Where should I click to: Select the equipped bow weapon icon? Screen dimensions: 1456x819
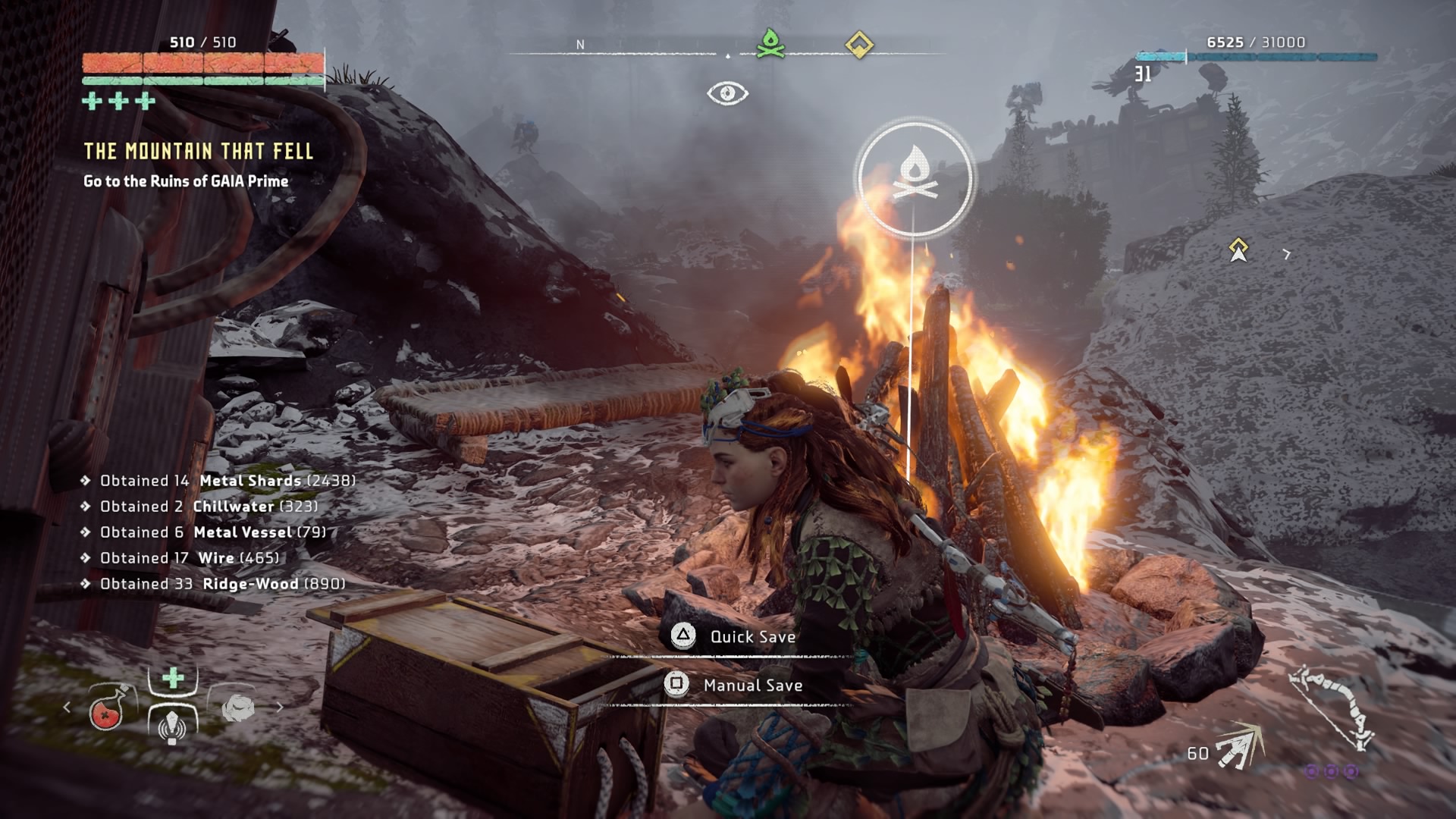(1333, 707)
